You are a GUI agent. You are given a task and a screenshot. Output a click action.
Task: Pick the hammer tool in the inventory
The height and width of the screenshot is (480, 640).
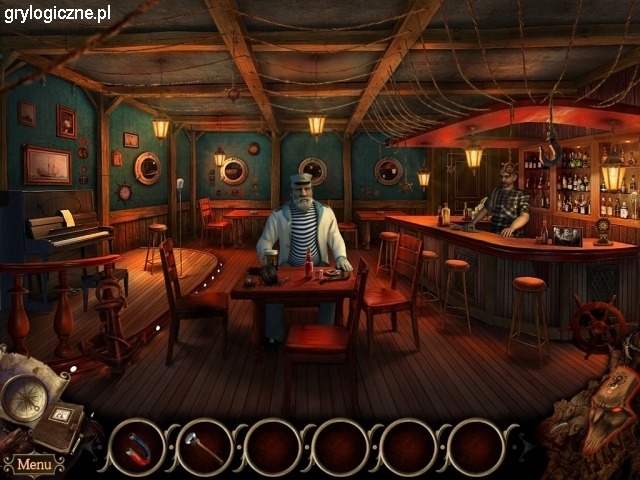click(204, 448)
